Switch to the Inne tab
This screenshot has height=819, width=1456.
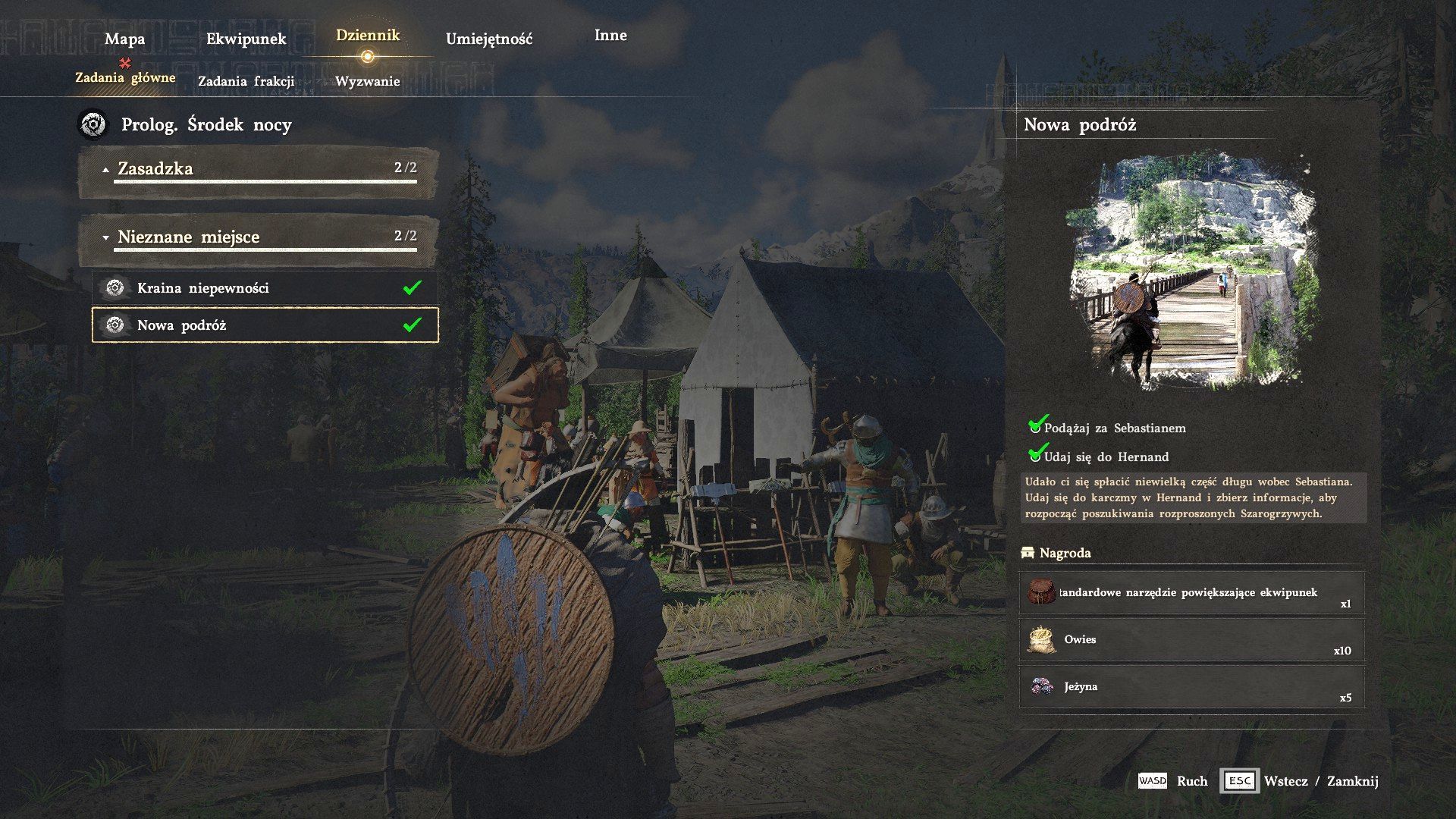click(x=610, y=36)
